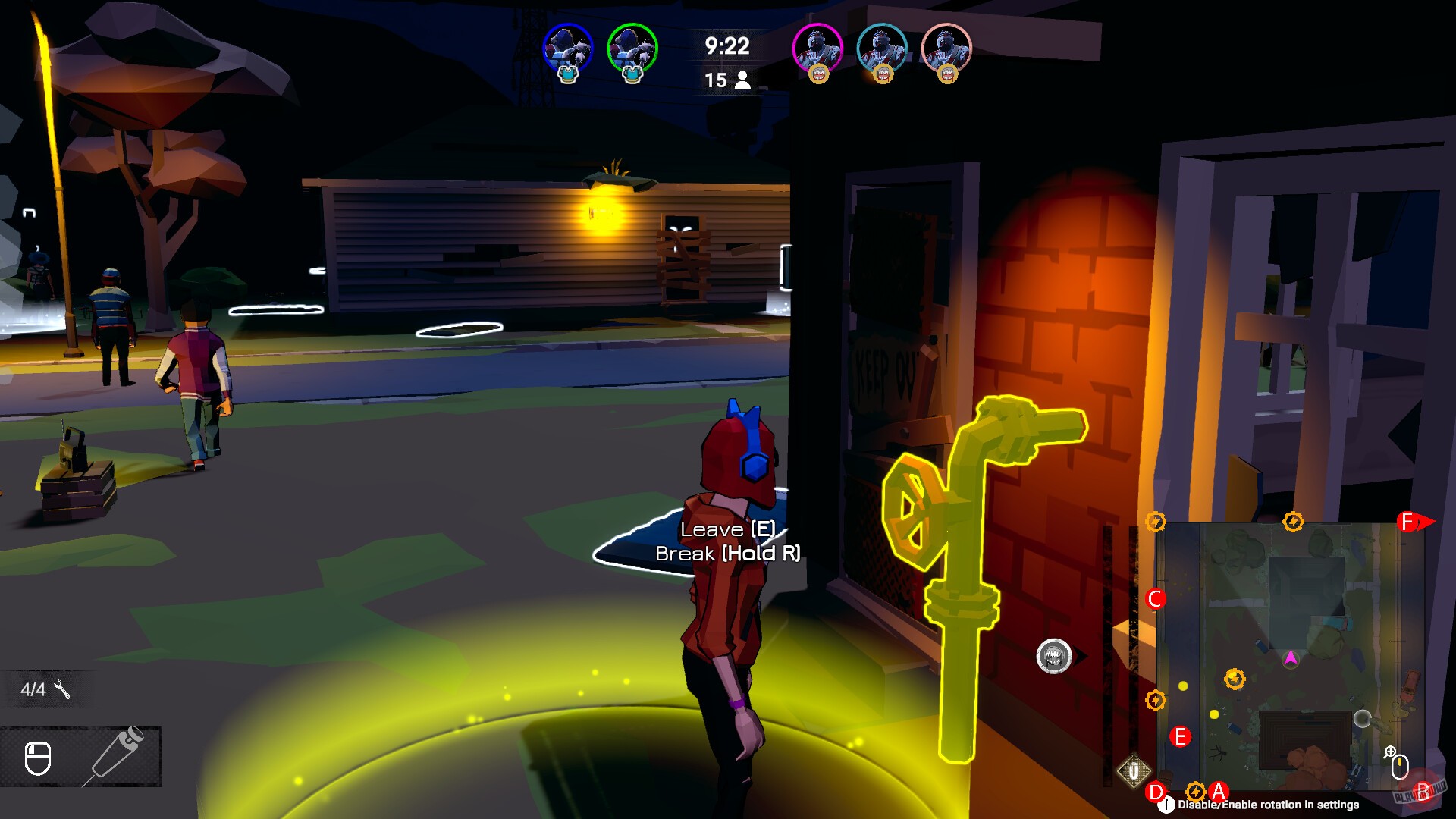
Task: Select the blue teammate portrait
Action: (x=567, y=47)
